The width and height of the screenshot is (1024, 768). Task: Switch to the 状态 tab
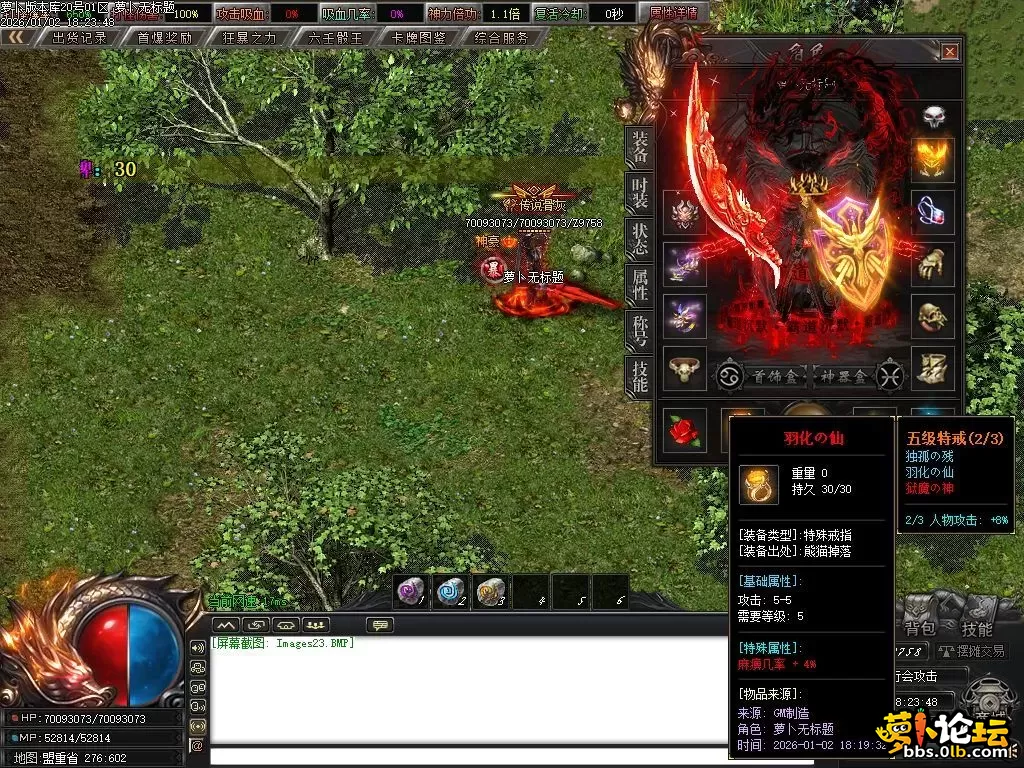(x=638, y=239)
